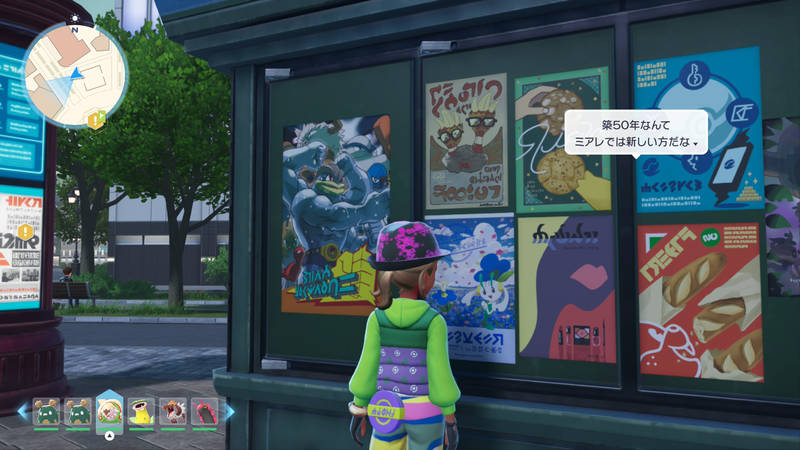This screenshot has height=450, width=800.
Task: Advance the Japanese dialogue speech bubble
Action: pyautogui.click(x=637, y=131)
